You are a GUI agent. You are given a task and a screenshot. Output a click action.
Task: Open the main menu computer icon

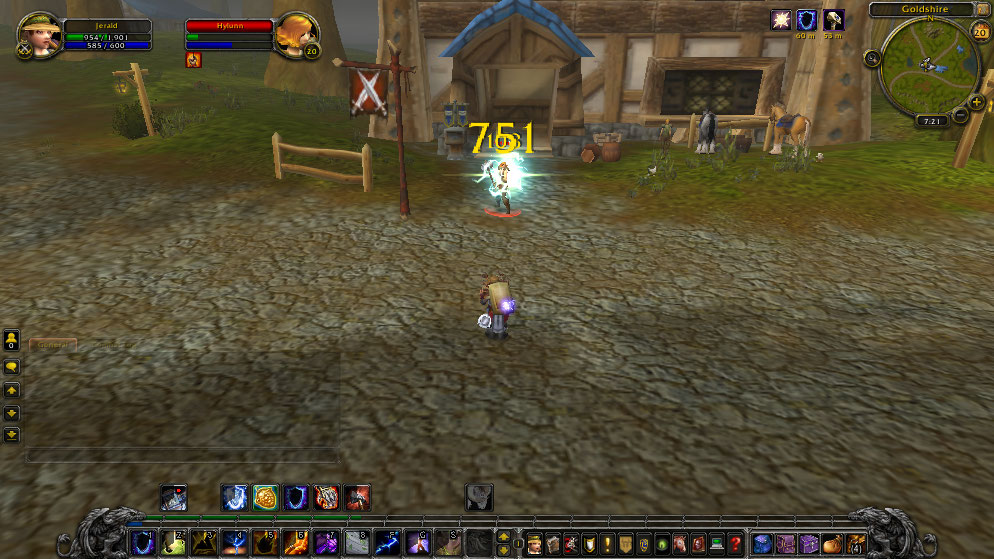pyautogui.click(x=717, y=543)
